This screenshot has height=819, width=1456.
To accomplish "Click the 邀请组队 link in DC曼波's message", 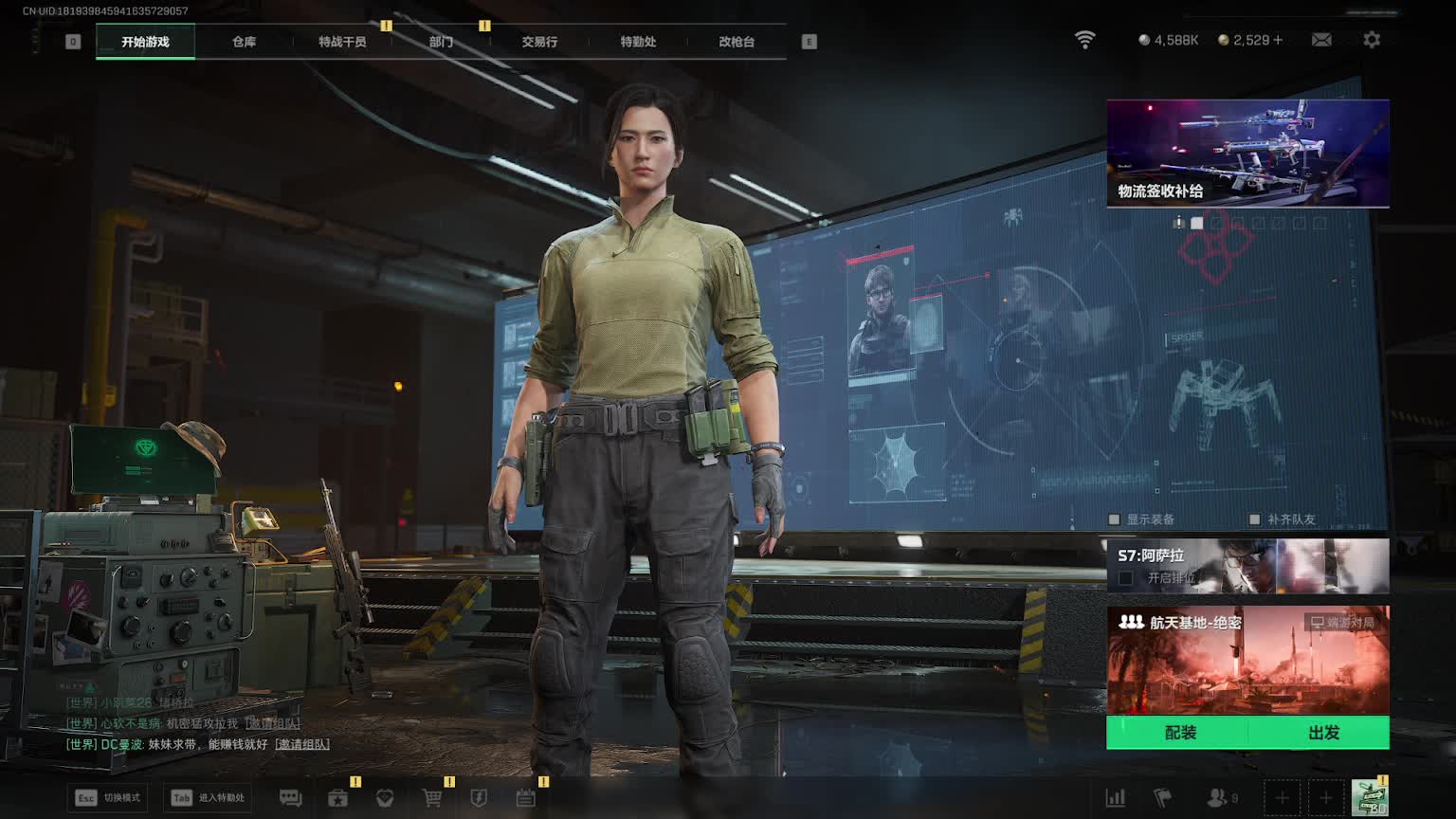I will point(302,745).
